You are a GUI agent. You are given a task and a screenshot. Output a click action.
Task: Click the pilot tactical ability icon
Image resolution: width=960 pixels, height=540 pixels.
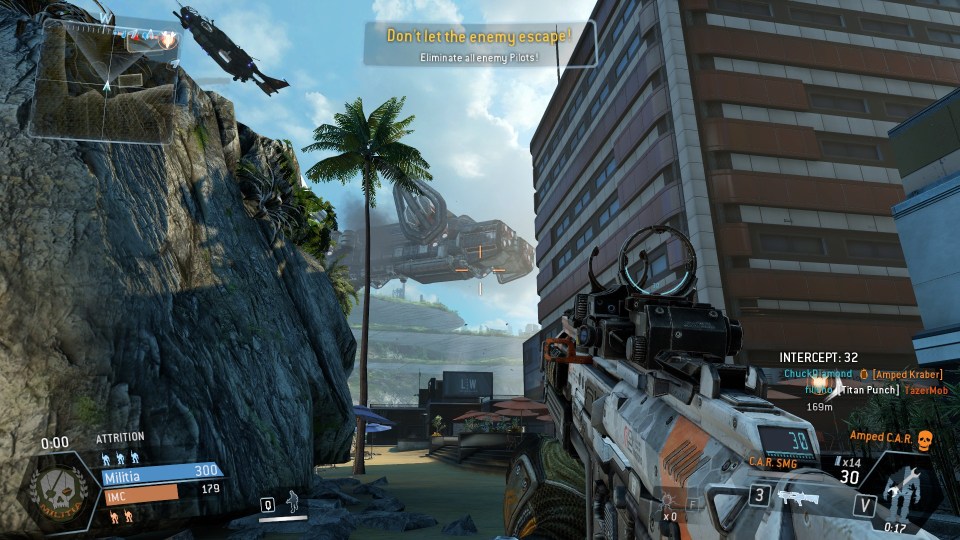tap(291, 501)
